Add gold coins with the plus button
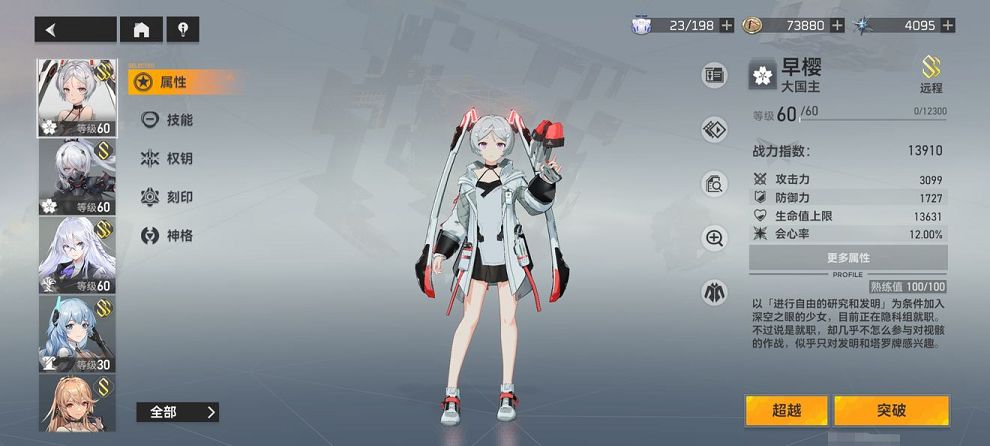990x446 pixels. pos(834,25)
